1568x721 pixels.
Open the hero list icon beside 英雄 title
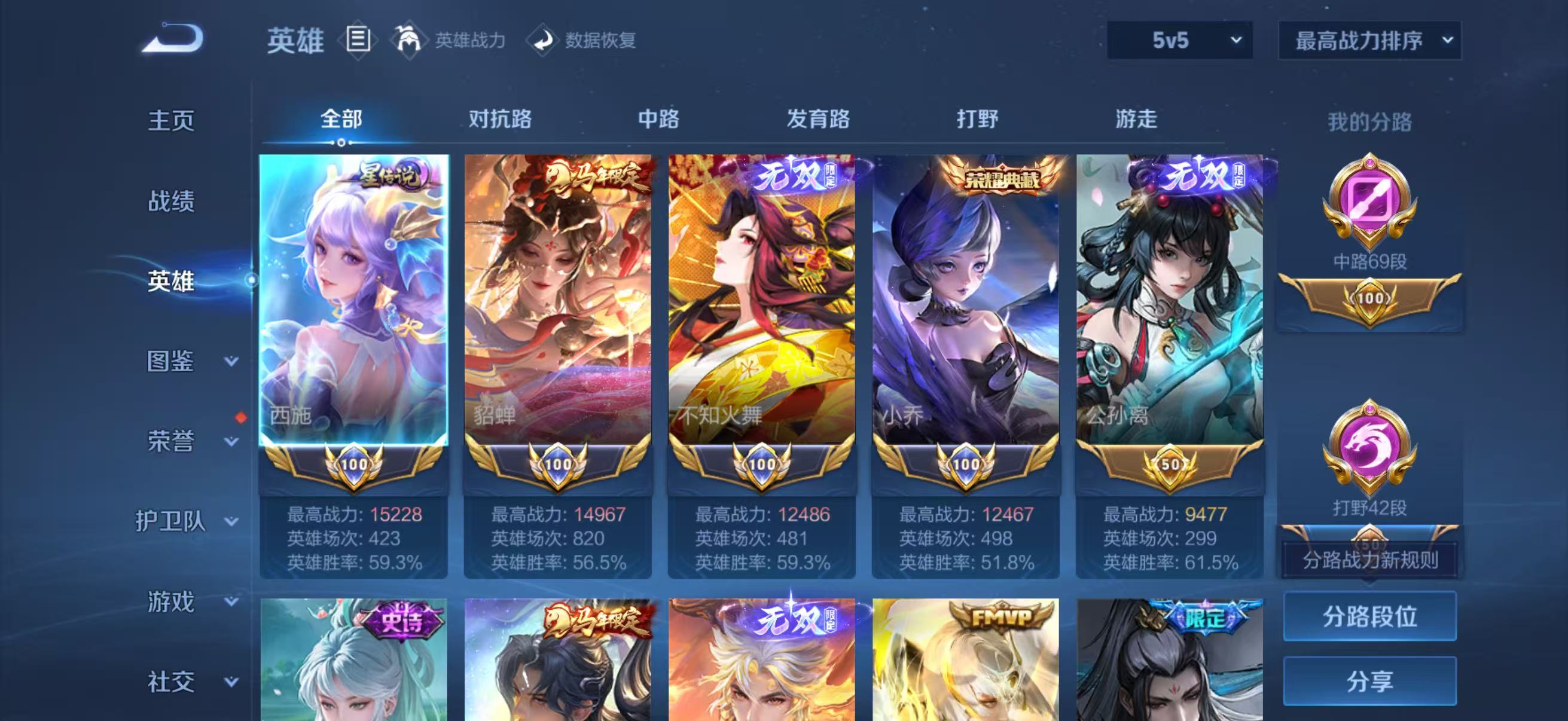pyautogui.click(x=359, y=41)
